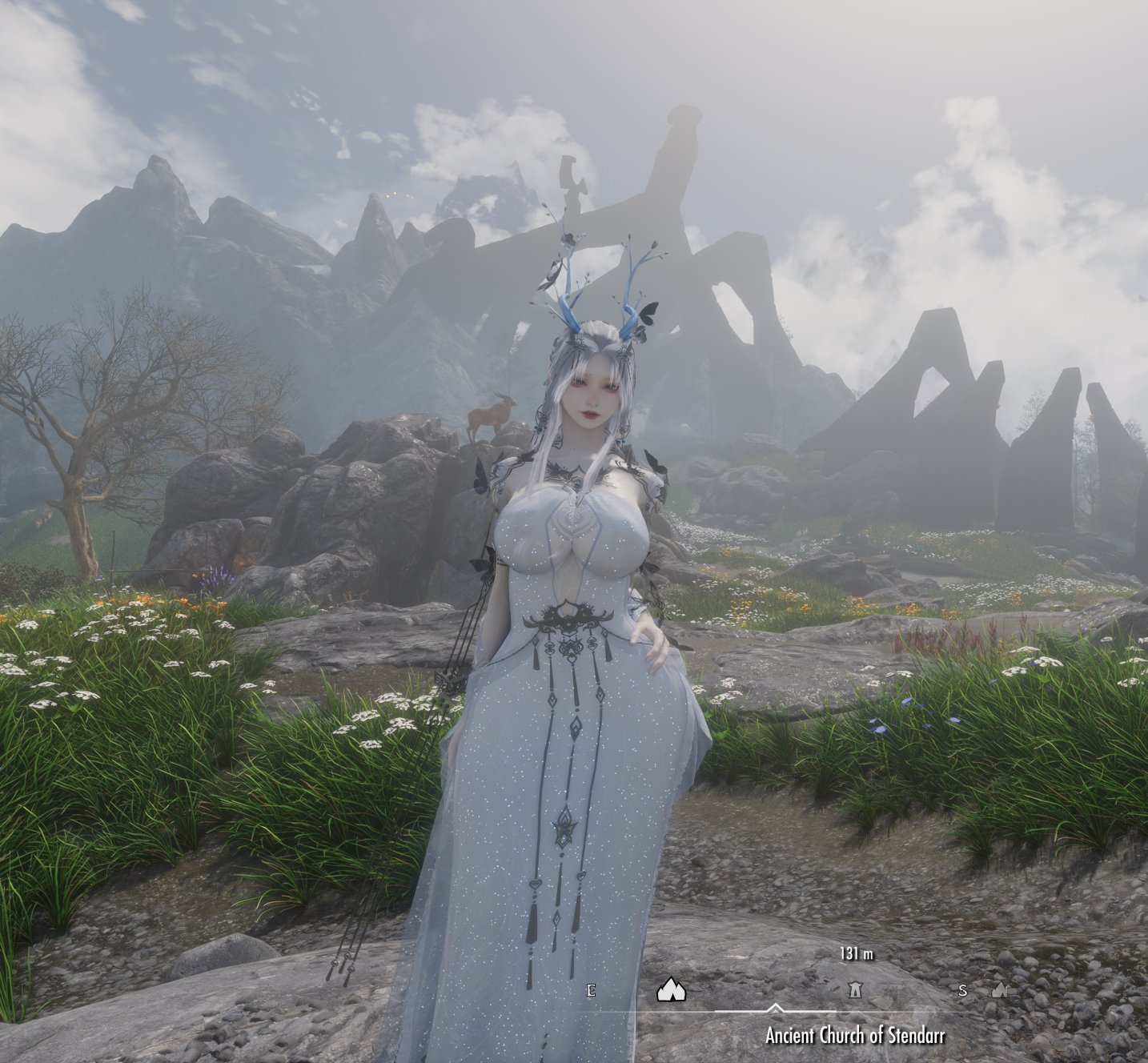Select the faded cave marker beside S
This screenshot has width=1148, height=1063.
(999, 990)
